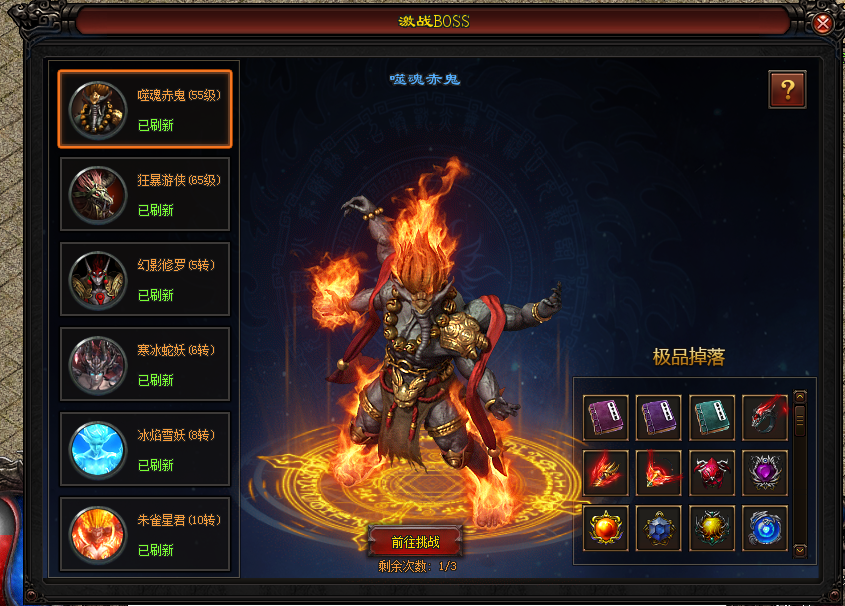The height and width of the screenshot is (606, 845).
Task: Select the orange fire orb drop
Action: pos(606,527)
